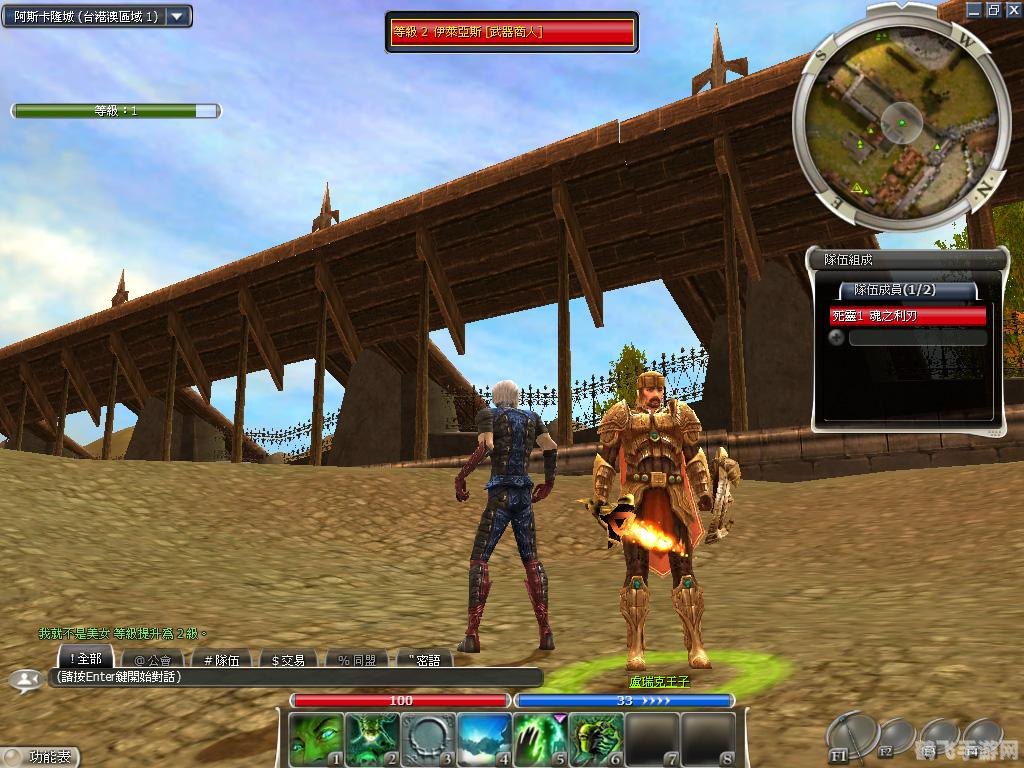Switch to the 公會 chat tab
Image resolution: width=1024 pixels, height=768 pixels.
(x=152, y=659)
